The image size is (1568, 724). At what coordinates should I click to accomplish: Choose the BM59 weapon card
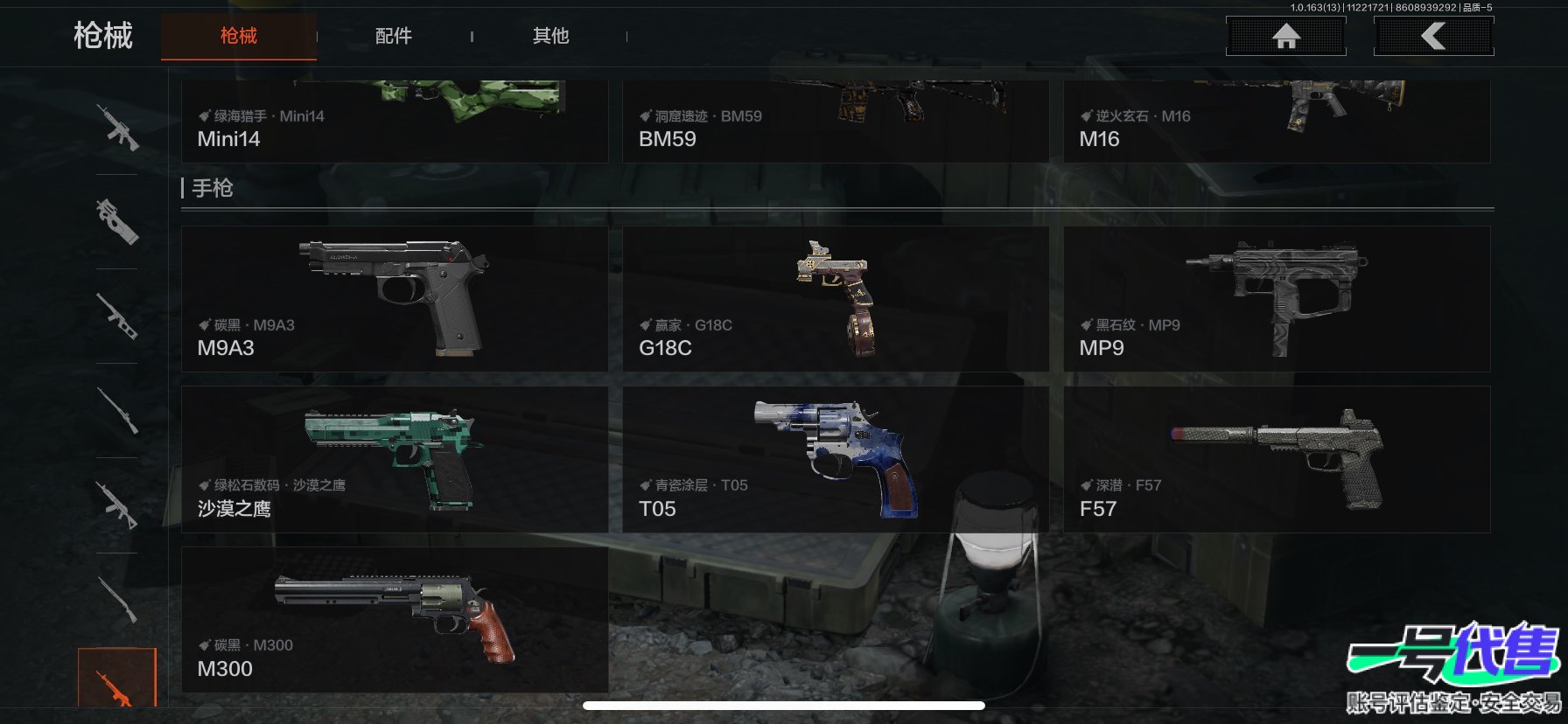tap(835, 122)
